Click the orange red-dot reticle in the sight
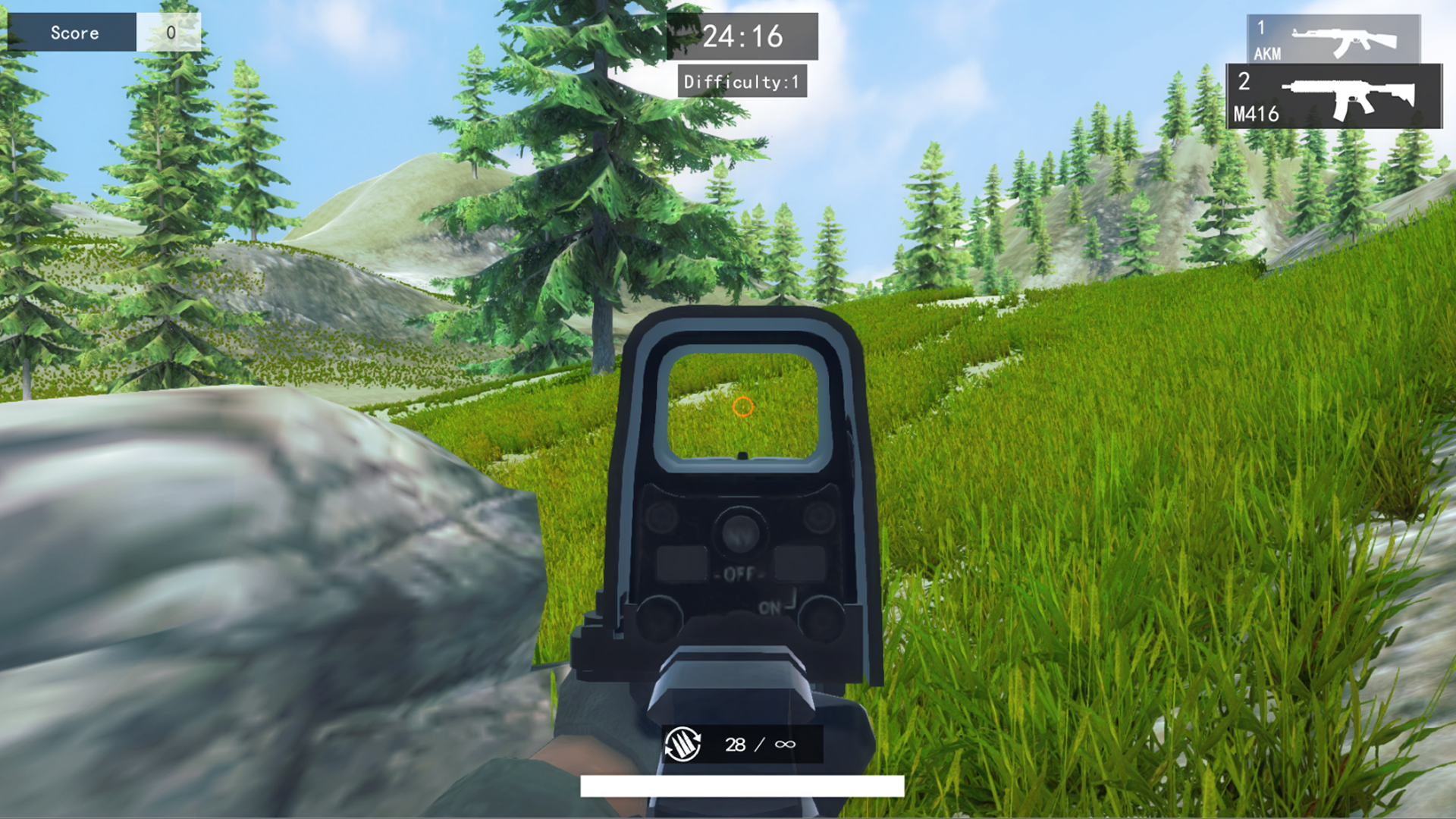 [743, 407]
